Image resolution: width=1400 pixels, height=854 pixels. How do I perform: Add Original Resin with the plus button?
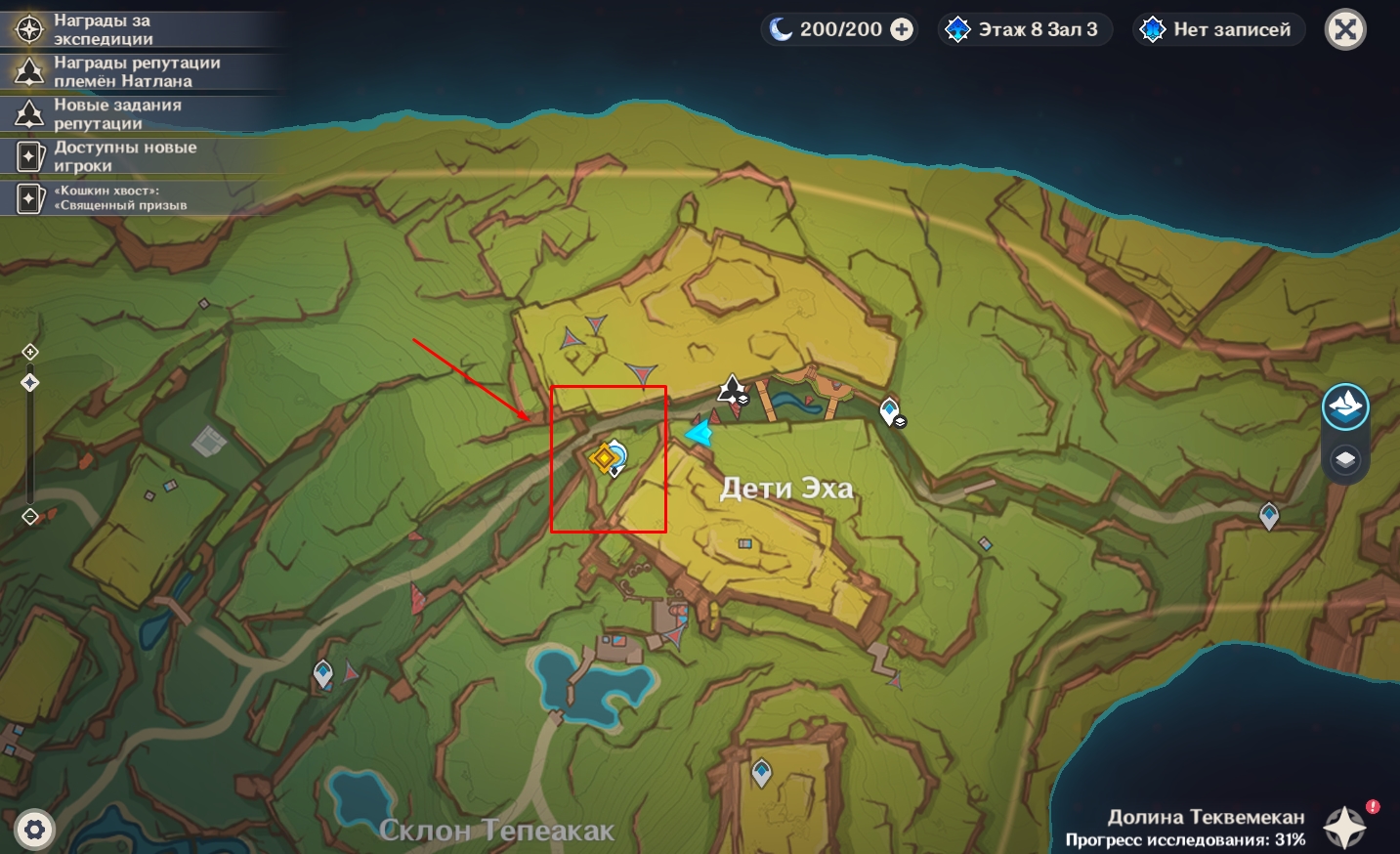[x=902, y=30]
